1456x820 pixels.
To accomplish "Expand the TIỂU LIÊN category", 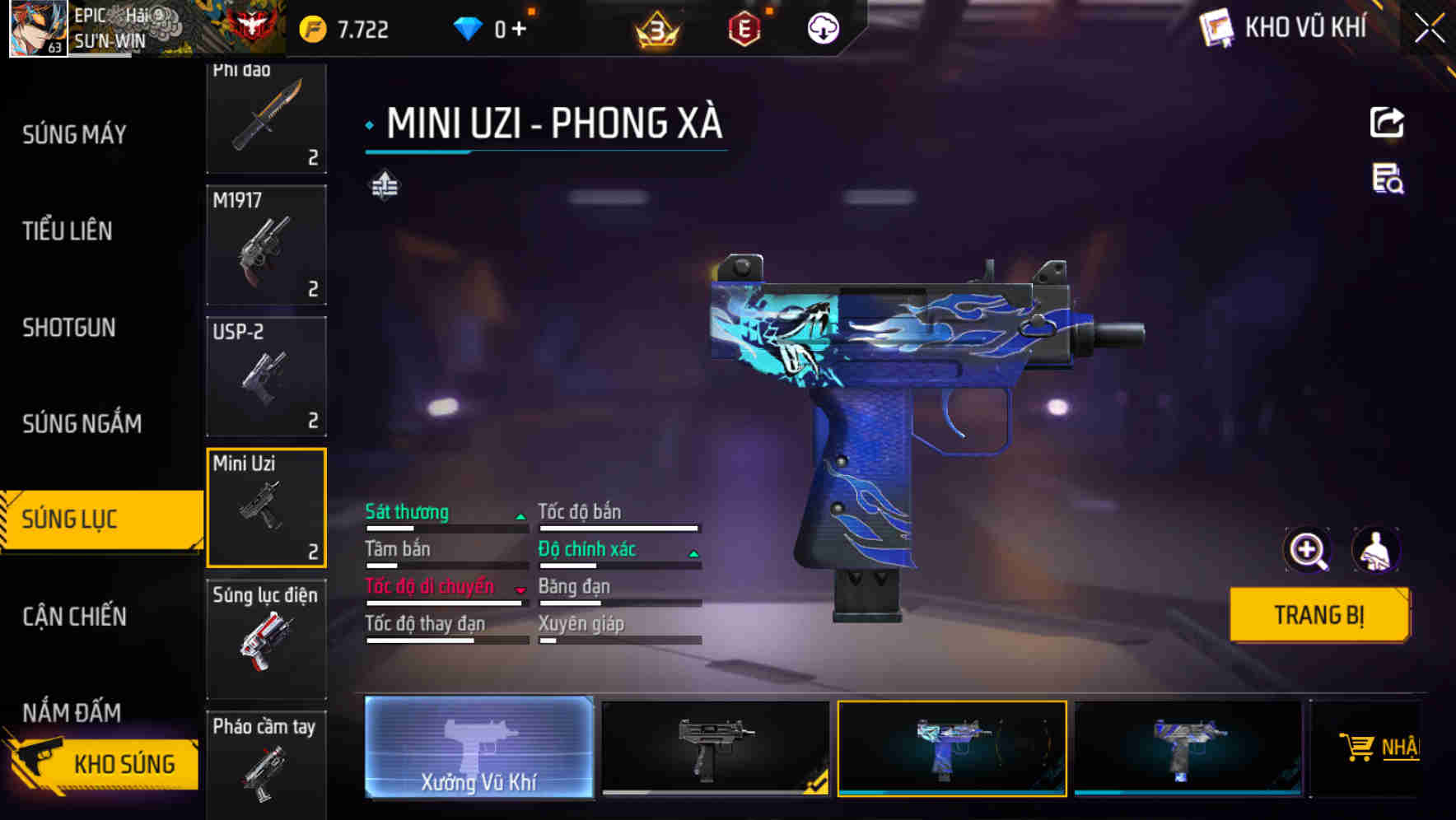I will pyautogui.click(x=68, y=231).
